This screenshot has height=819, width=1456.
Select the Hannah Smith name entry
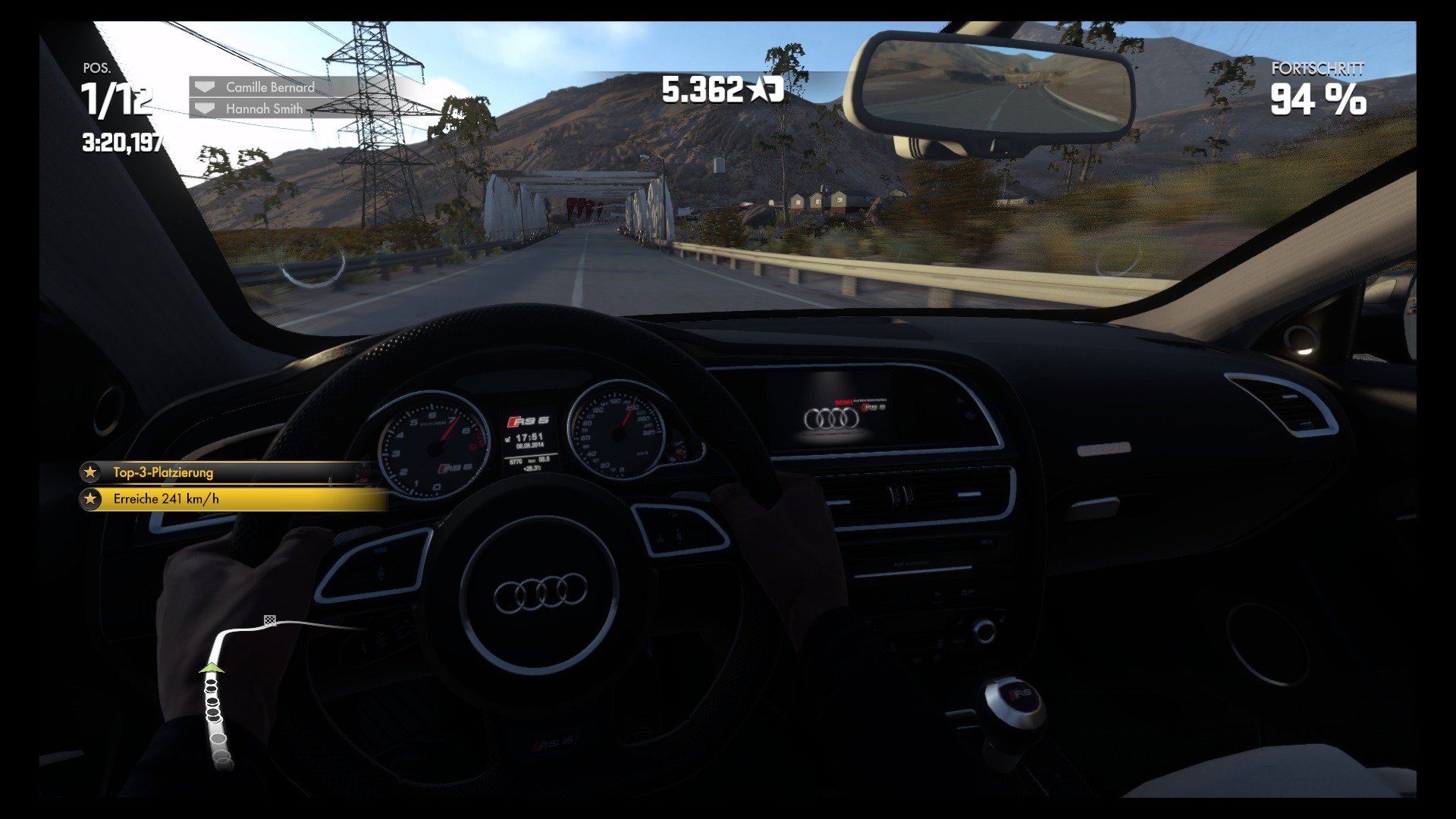tap(262, 108)
